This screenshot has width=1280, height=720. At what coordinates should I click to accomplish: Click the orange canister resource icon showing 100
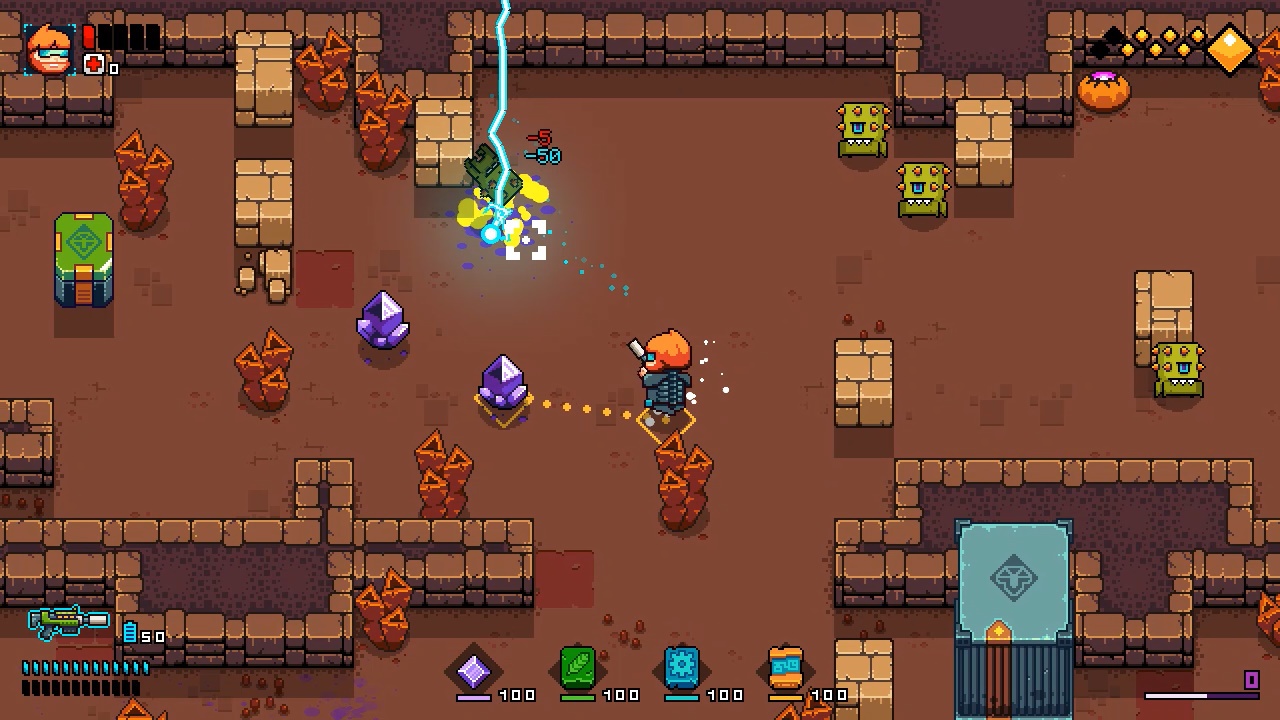785,665
